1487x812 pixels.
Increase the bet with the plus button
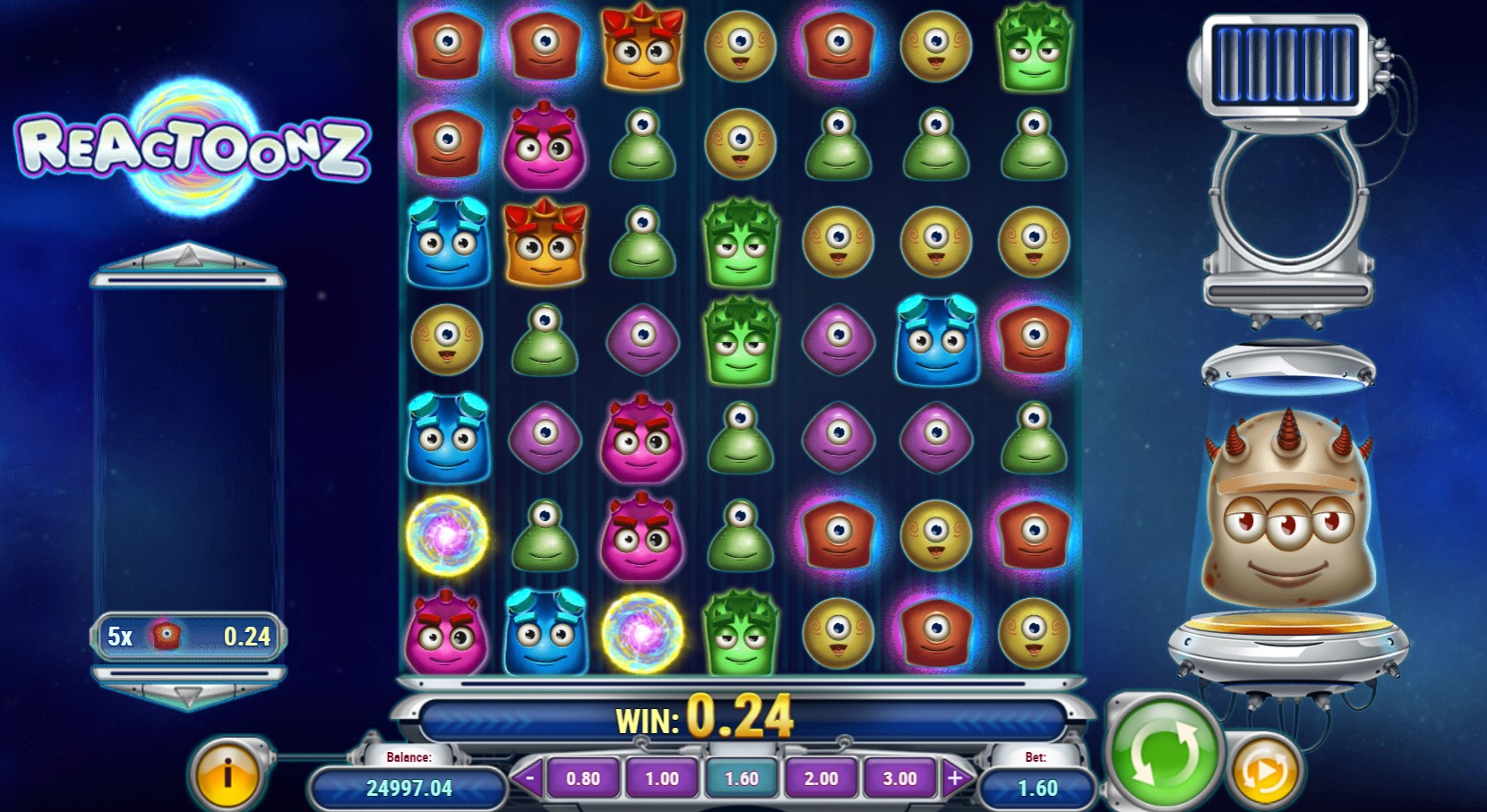click(955, 778)
